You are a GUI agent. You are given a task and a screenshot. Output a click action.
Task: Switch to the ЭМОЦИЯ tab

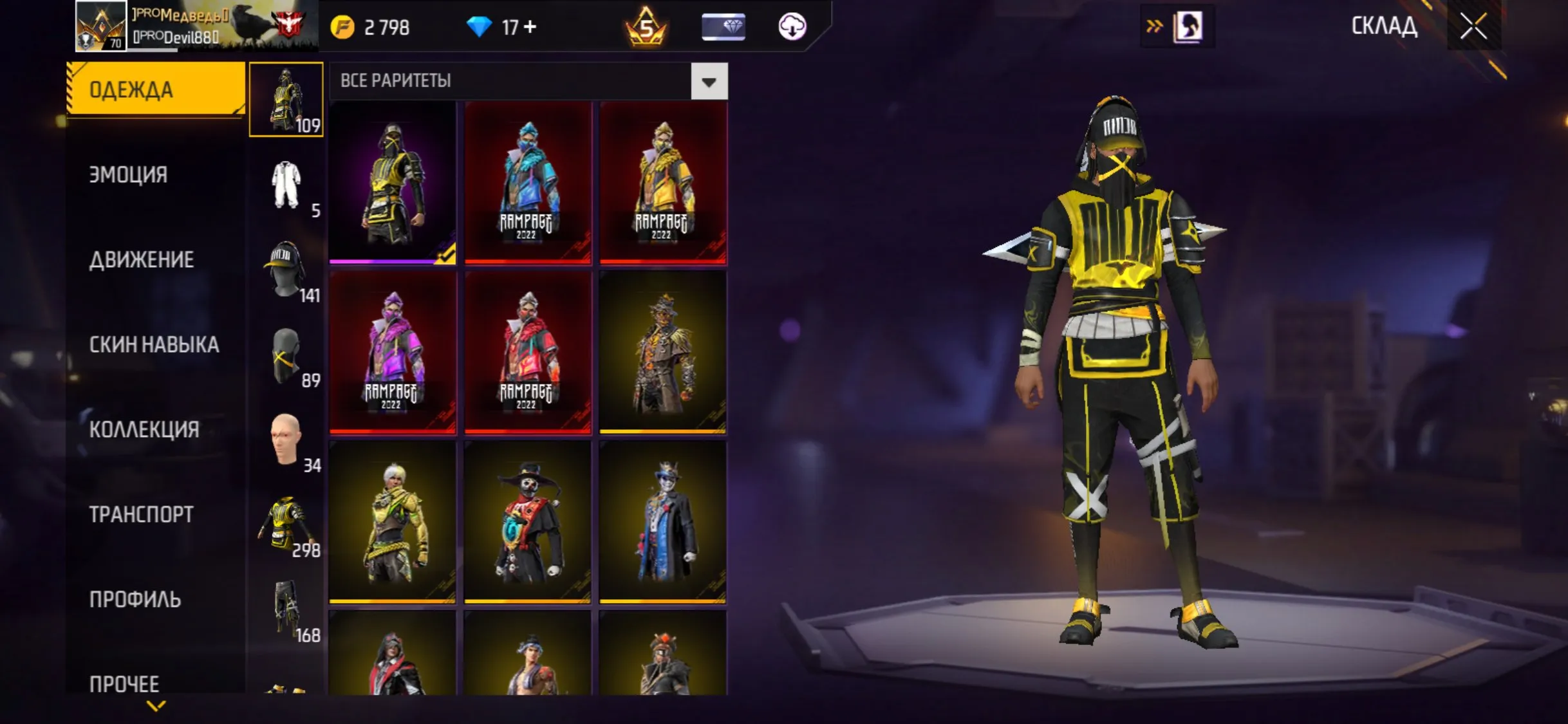click(x=129, y=174)
